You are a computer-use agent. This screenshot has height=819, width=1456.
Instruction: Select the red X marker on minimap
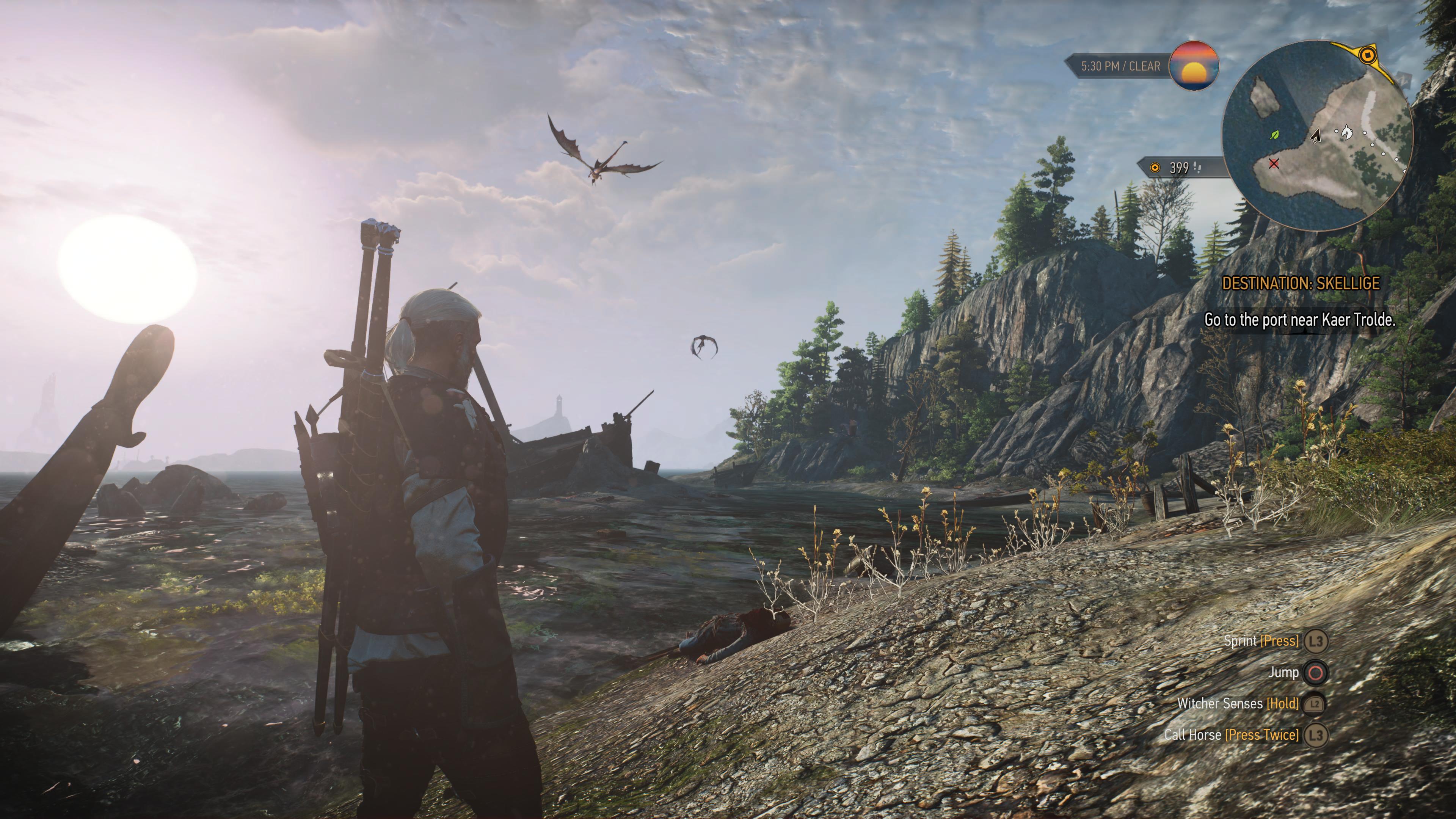pyautogui.click(x=1274, y=163)
